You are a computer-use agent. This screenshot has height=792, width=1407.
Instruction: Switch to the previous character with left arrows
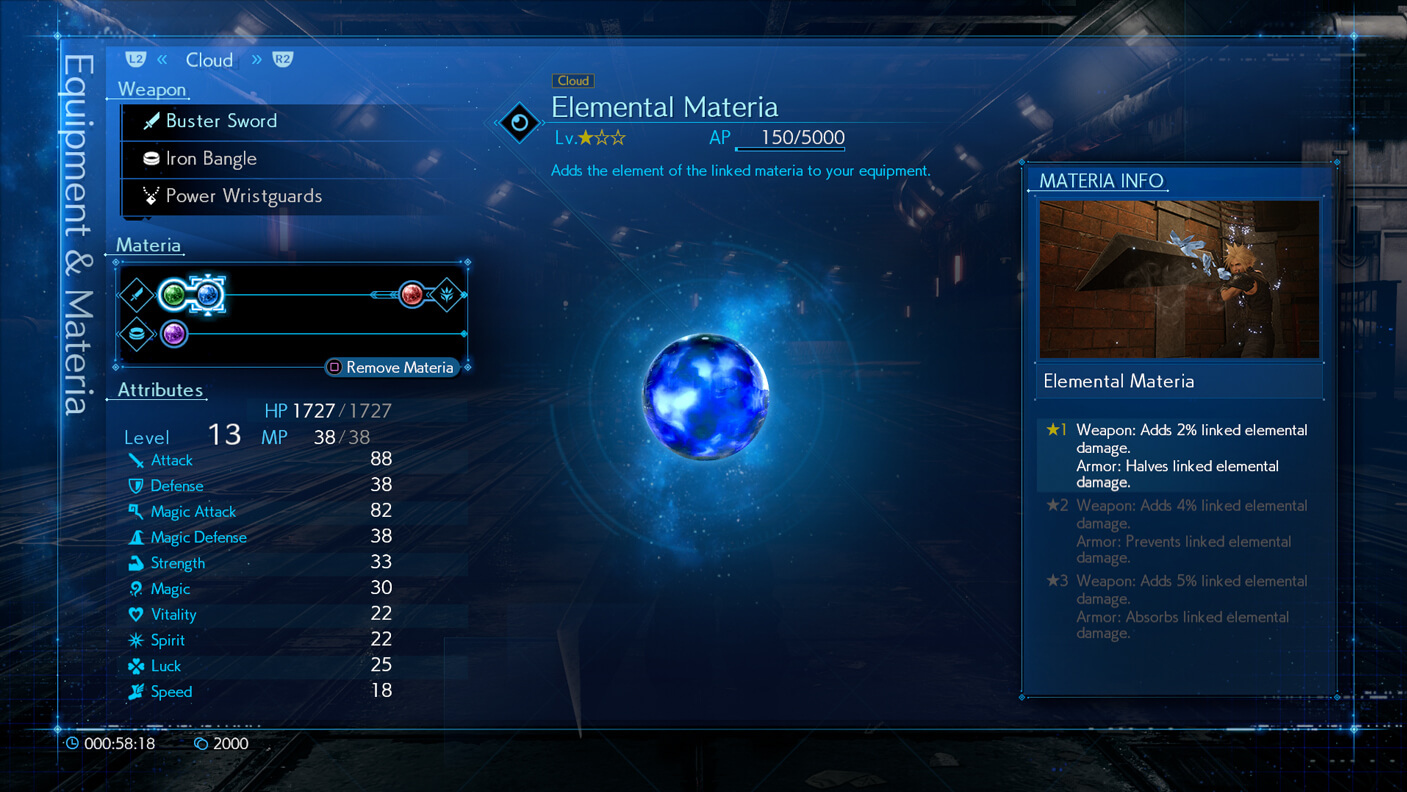tap(161, 60)
